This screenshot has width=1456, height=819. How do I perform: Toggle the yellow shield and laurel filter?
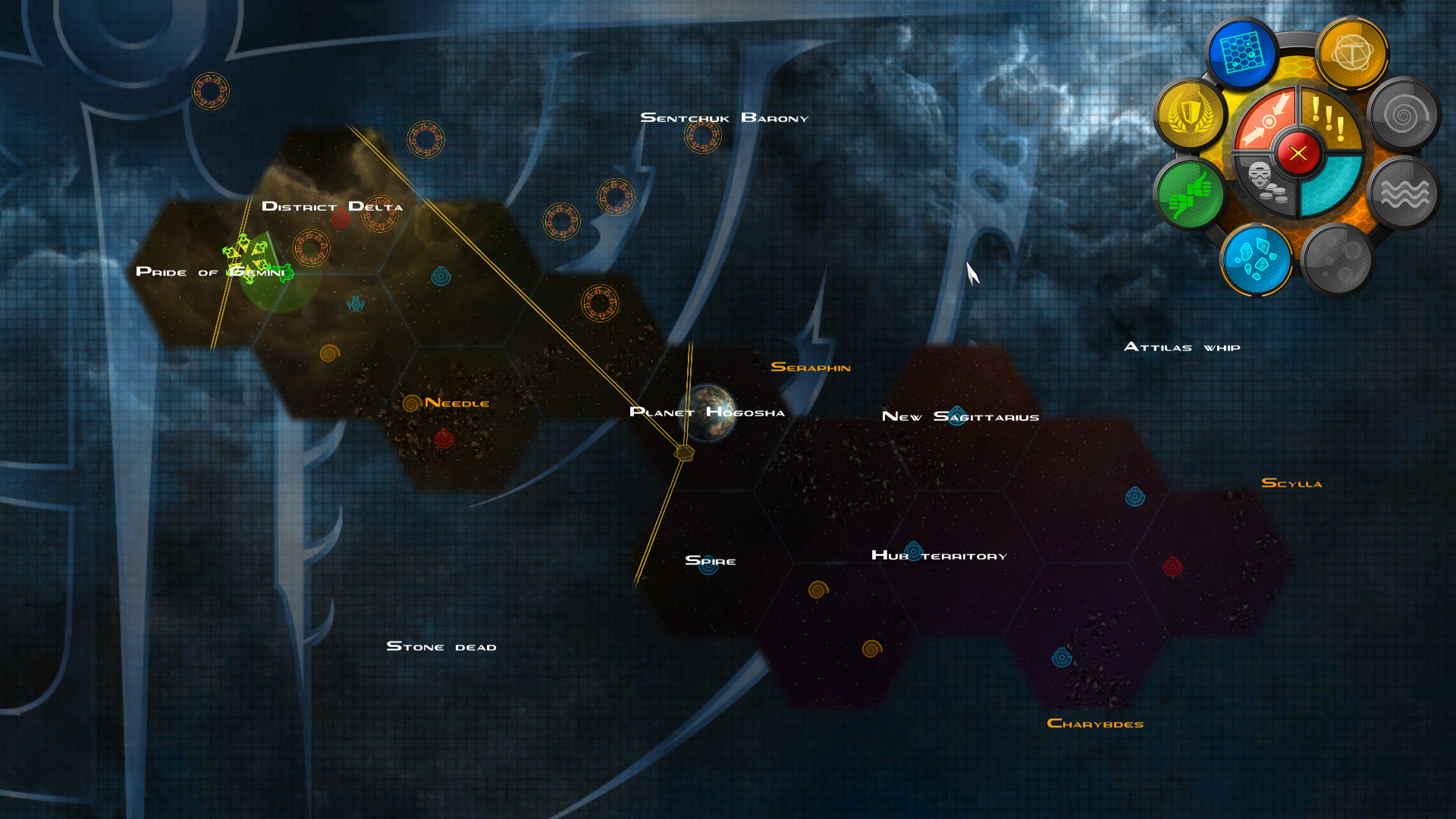(x=1190, y=115)
